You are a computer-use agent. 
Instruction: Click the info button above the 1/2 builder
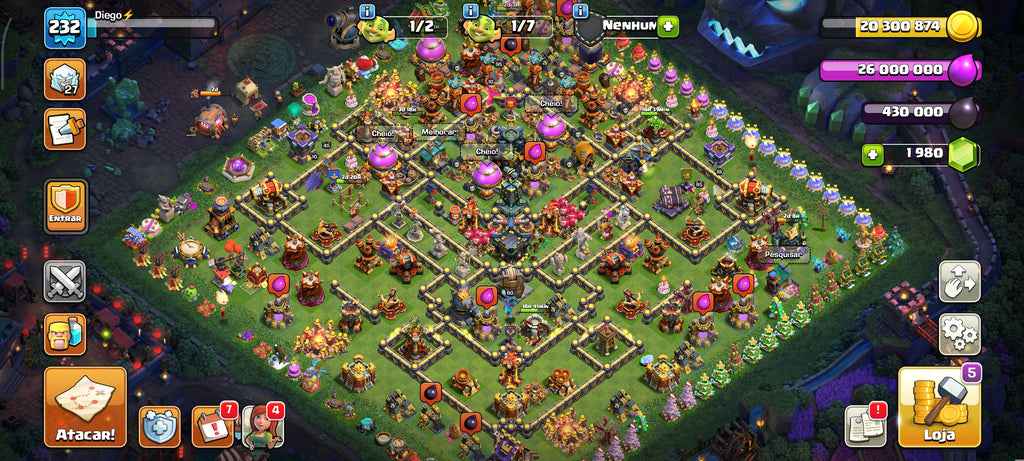pos(368,11)
